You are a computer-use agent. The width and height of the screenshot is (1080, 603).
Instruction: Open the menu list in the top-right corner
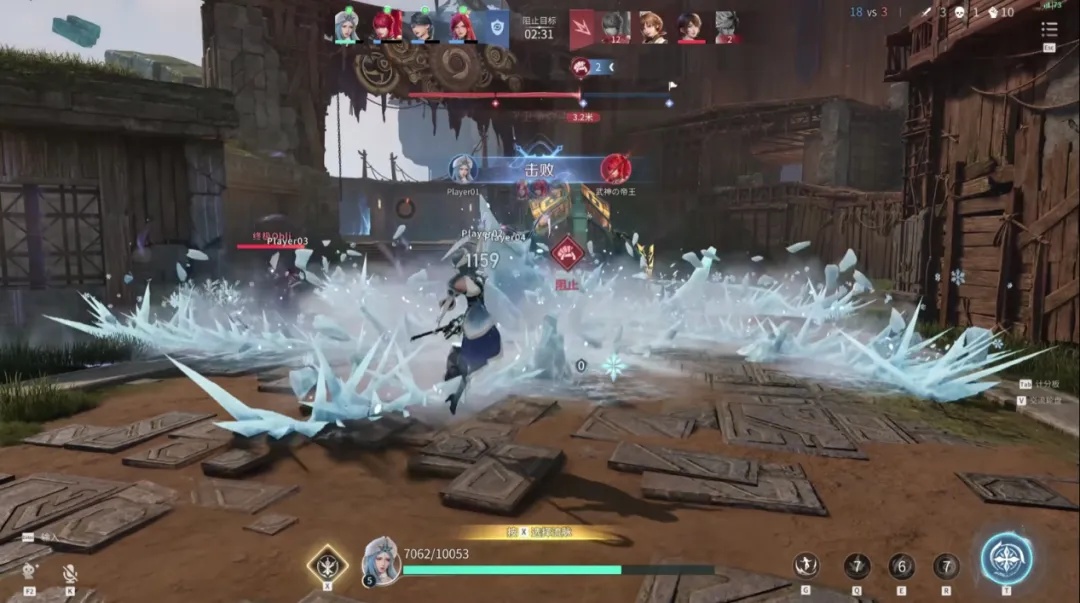1049,29
